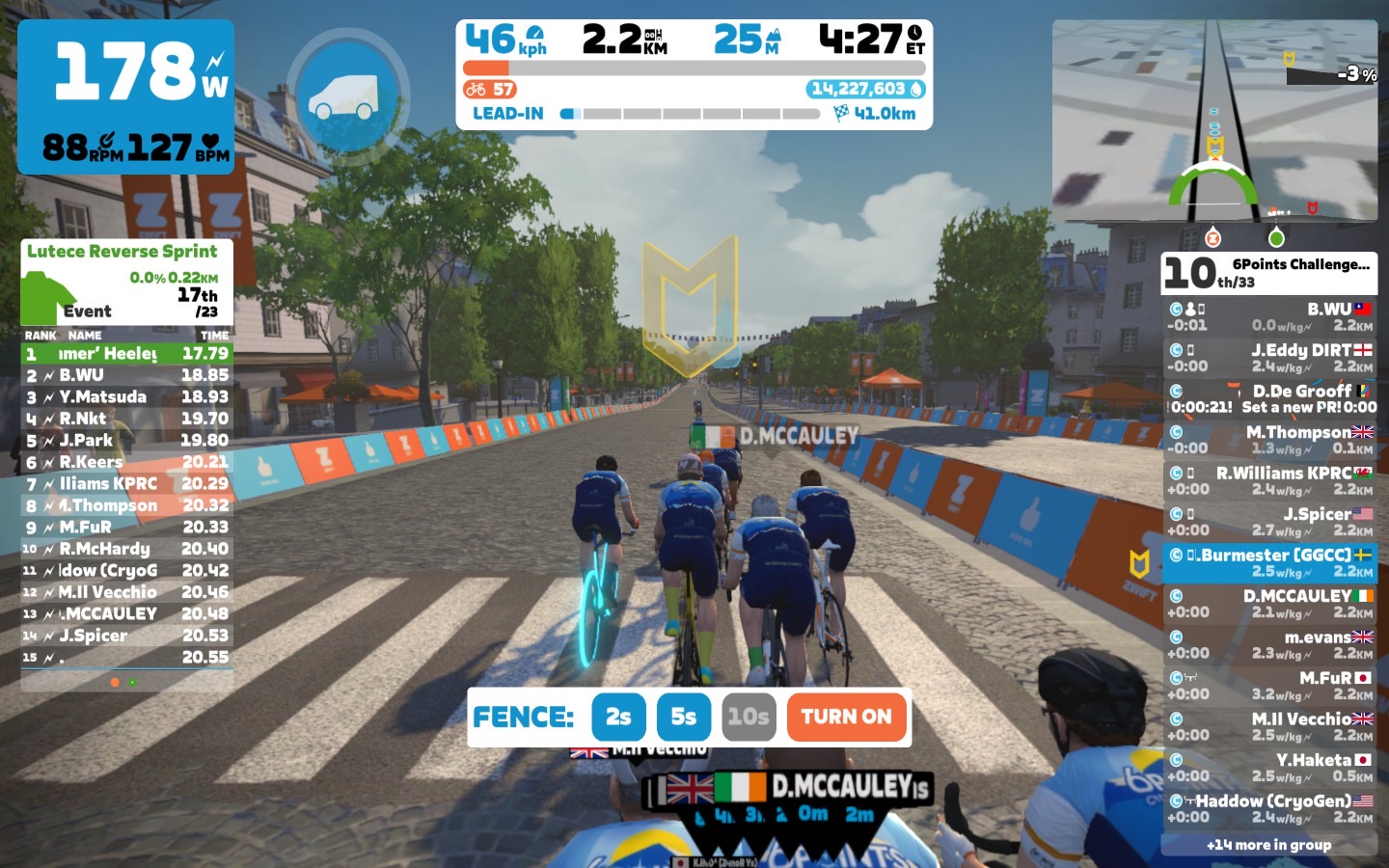
Task: Set the fence to 2s
Action: tap(618, 717)
